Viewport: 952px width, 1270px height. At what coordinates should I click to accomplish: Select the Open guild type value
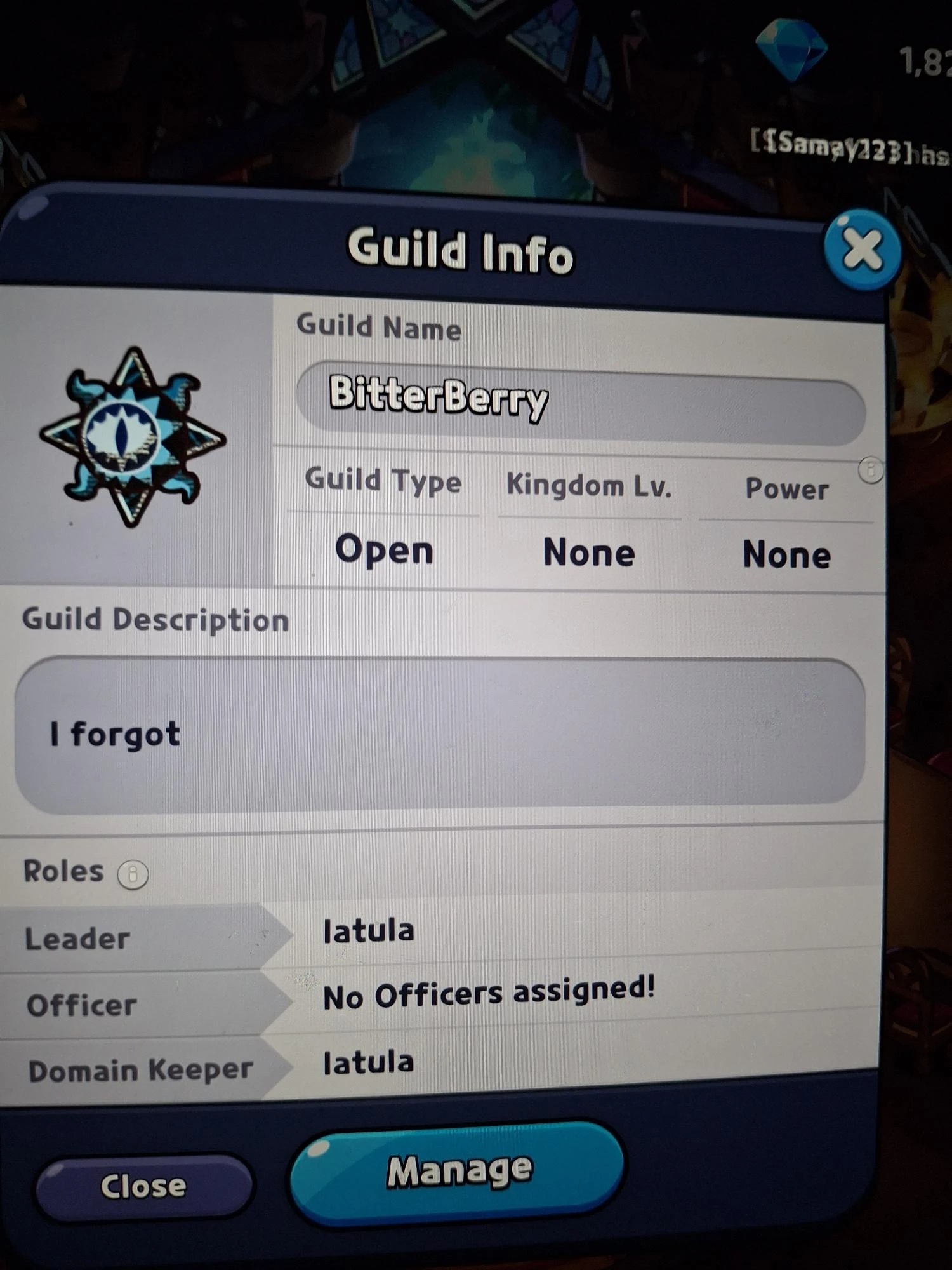pos(384,550)
